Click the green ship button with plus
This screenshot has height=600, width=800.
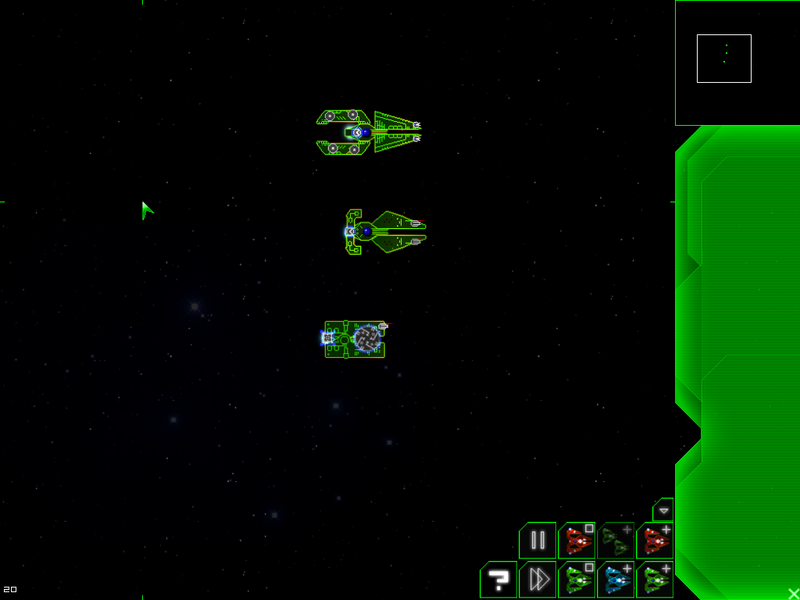tap(655, 579)
